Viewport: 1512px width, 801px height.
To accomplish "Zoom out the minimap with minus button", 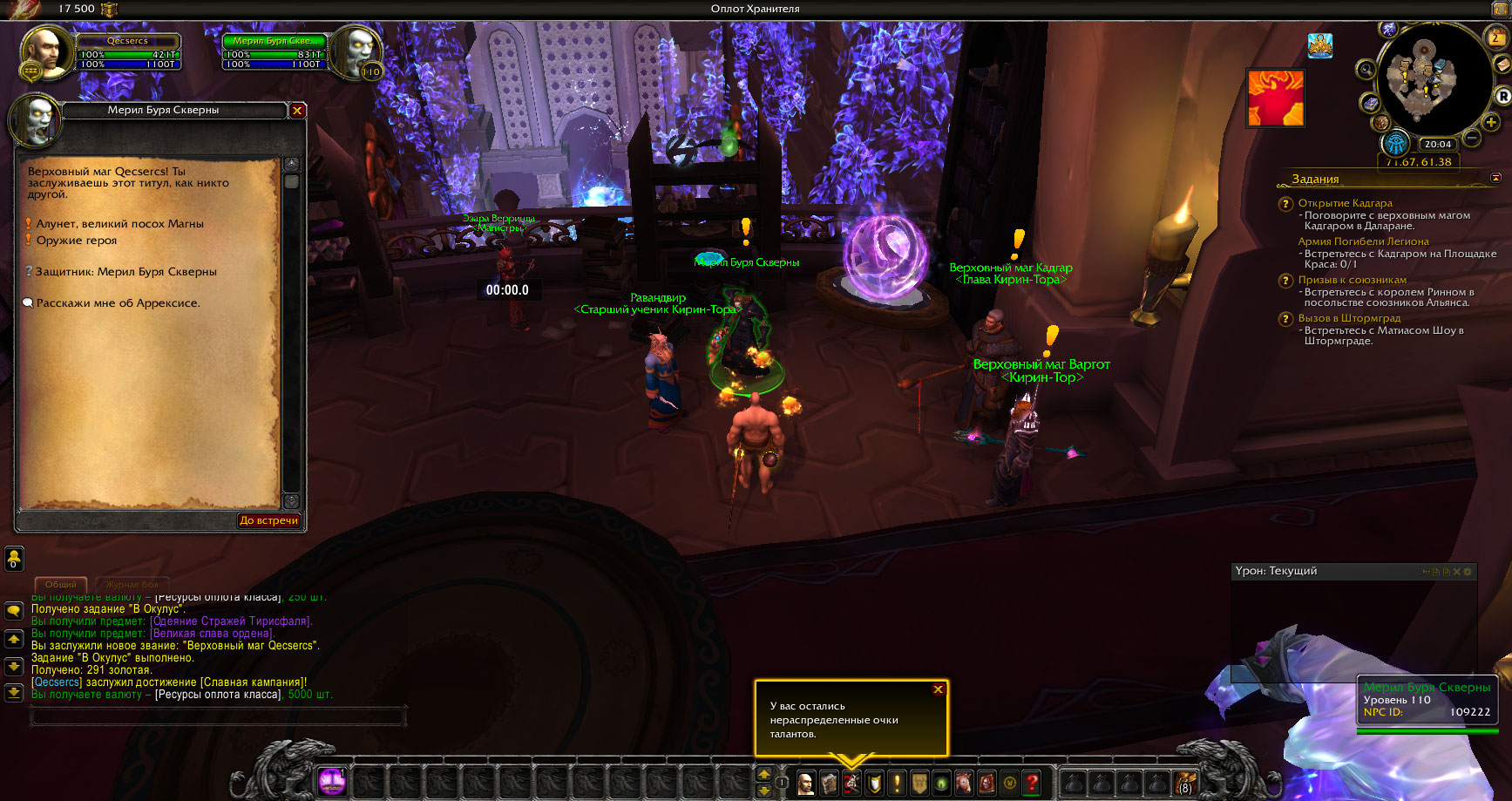I will (1472, 138).
